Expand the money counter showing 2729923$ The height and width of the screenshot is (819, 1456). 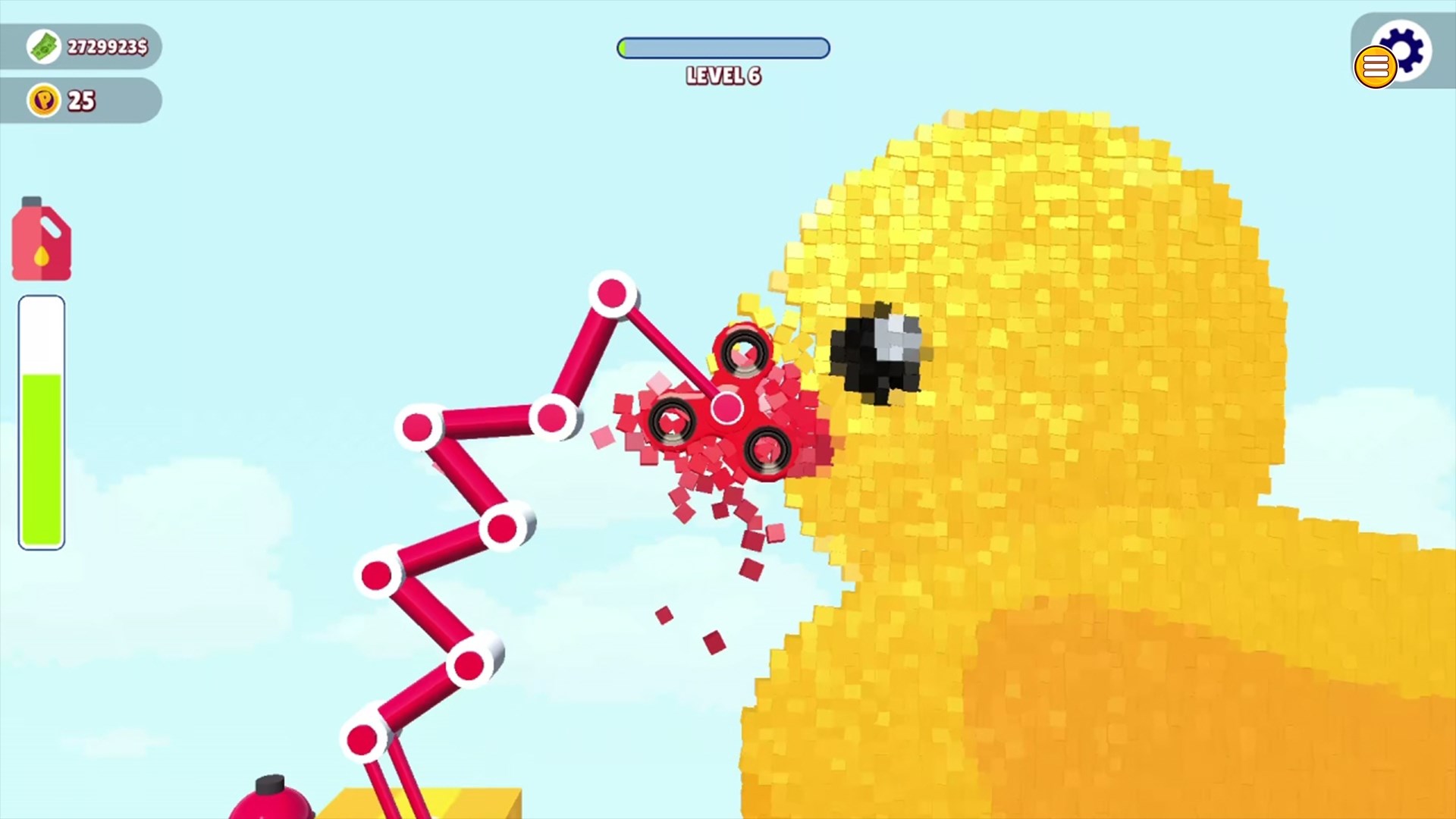[106, 45]
